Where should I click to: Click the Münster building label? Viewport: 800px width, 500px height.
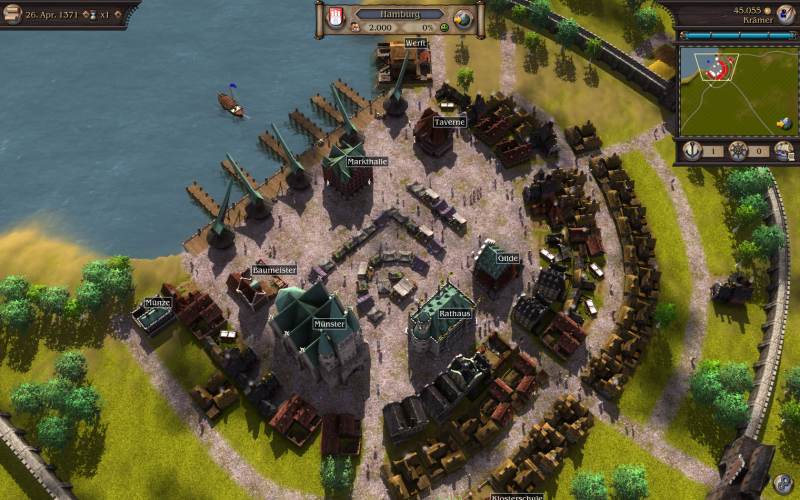[329, 324]
